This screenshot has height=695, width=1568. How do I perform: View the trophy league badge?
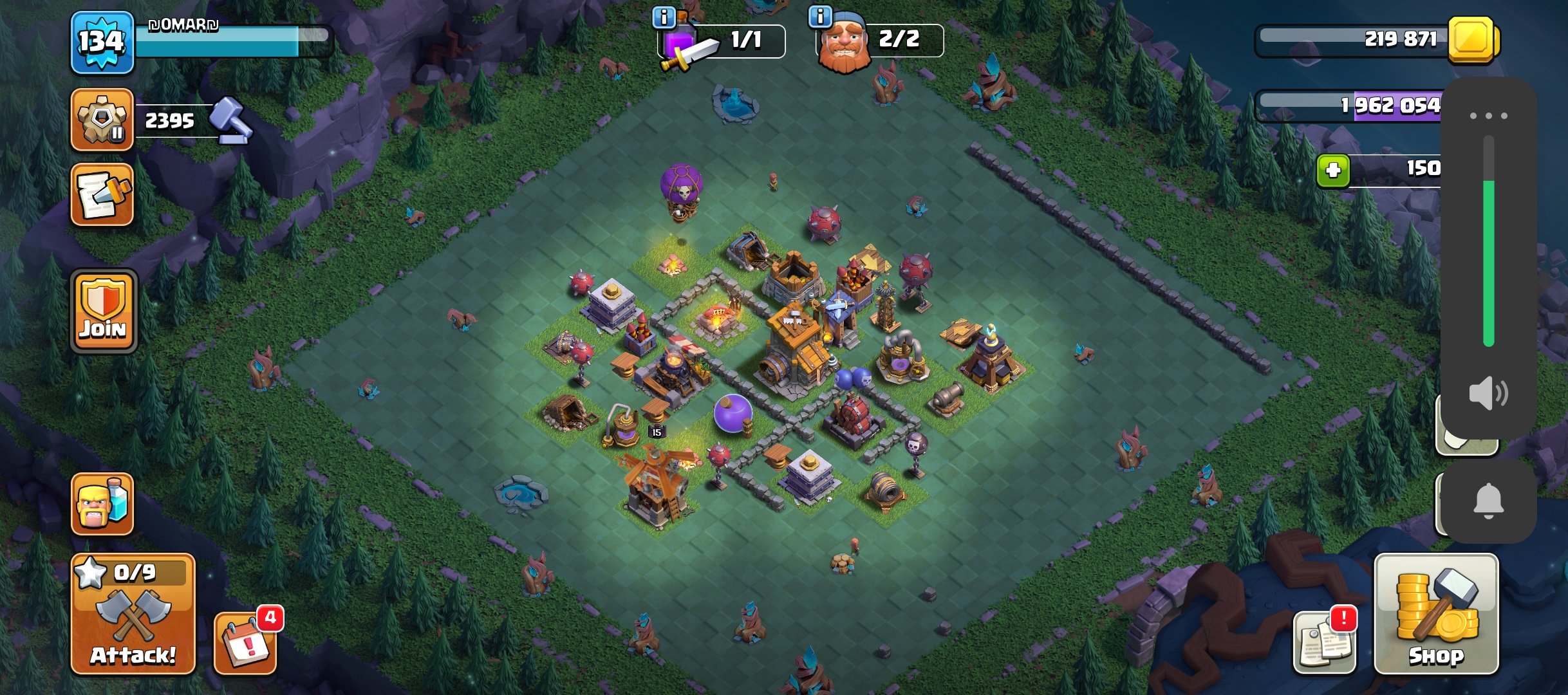click(x=102, y=120)
